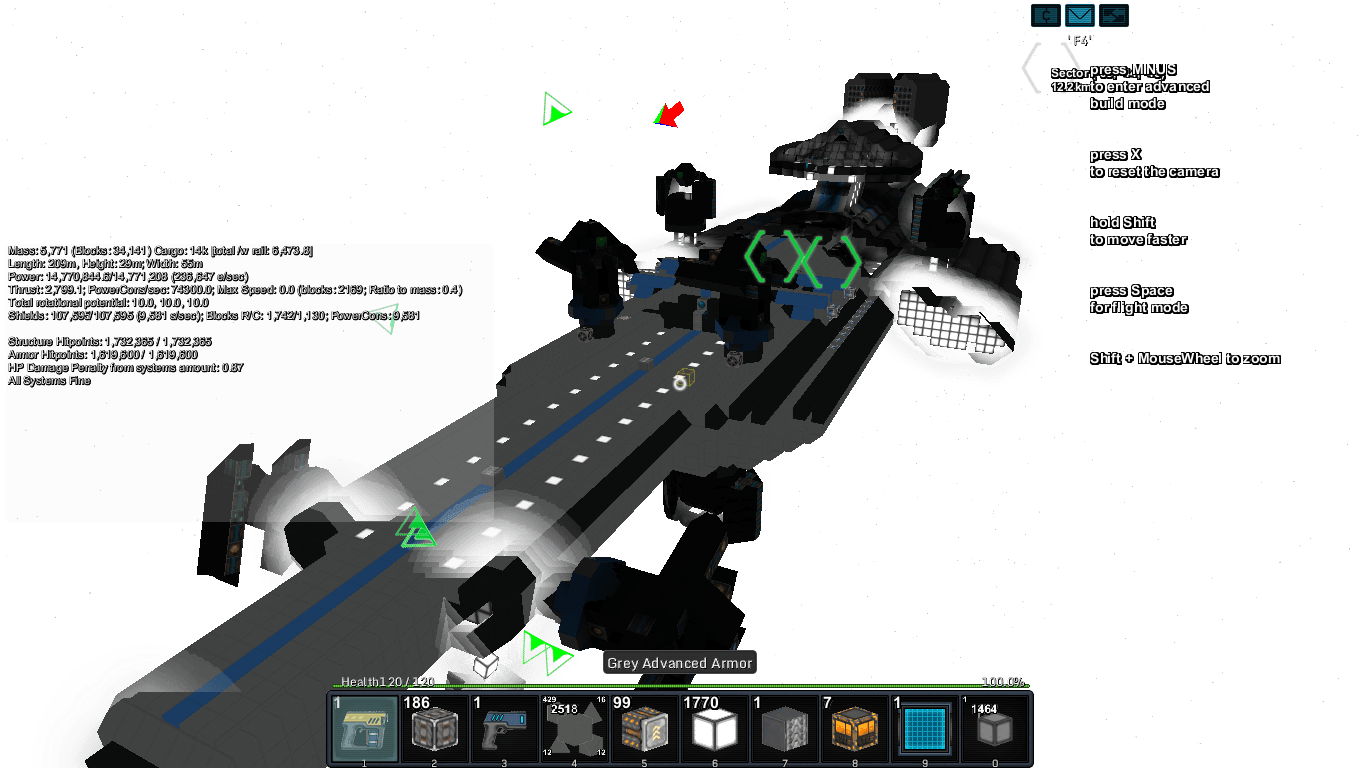The height and width of the screenshot is (768, 1360).
Task: Select the orange chevron module block in slot 5
Action: (645, 728)
